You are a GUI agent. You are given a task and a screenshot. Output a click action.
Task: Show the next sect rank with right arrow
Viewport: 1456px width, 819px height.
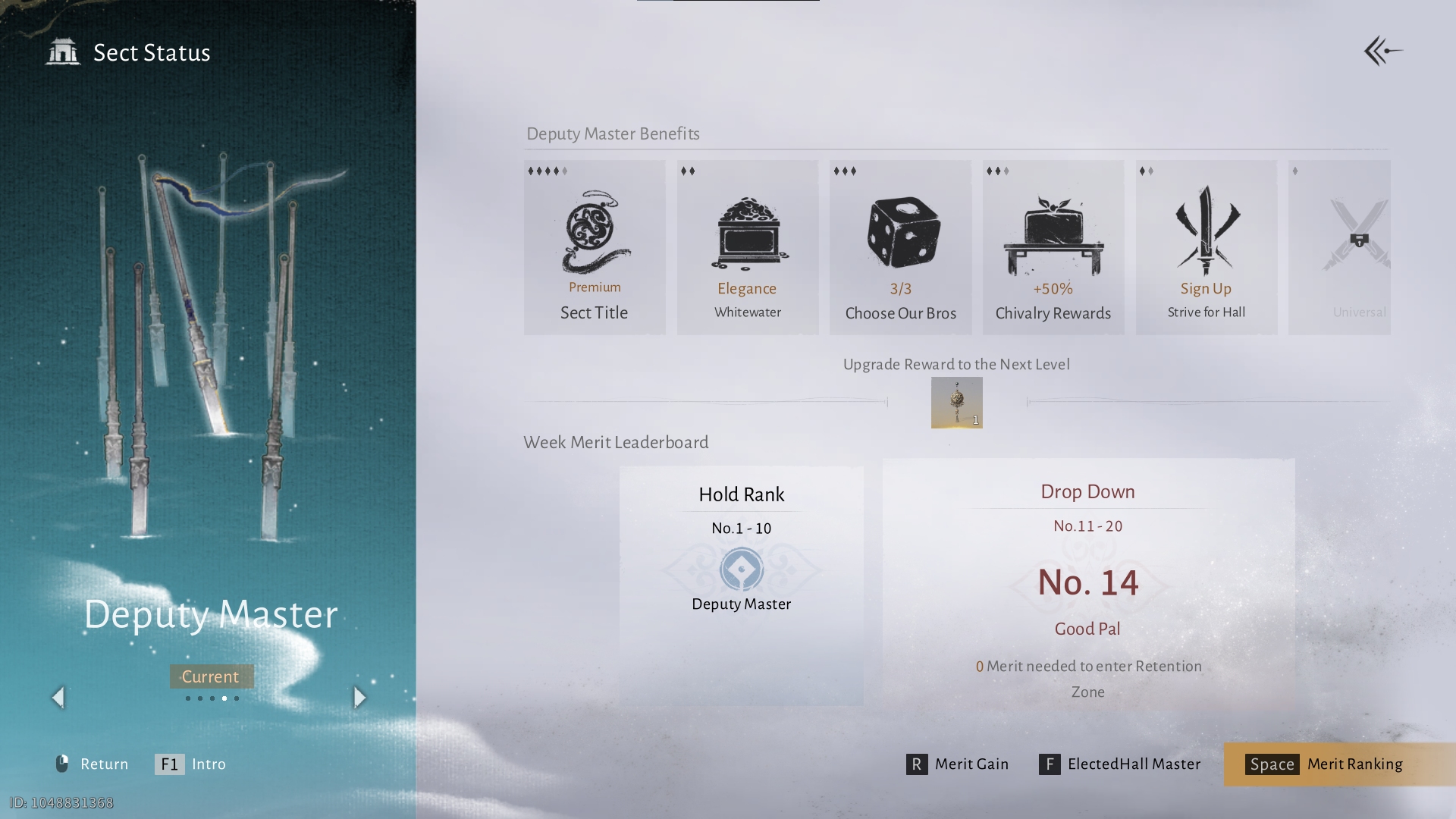pyautogui.click(x=360, y=698)
